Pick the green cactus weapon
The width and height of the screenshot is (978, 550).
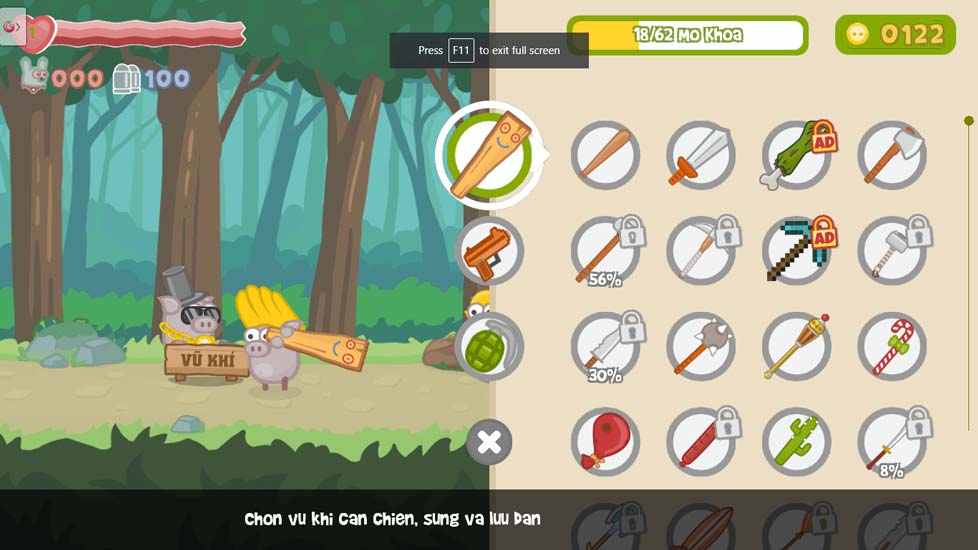click(796, 441)
